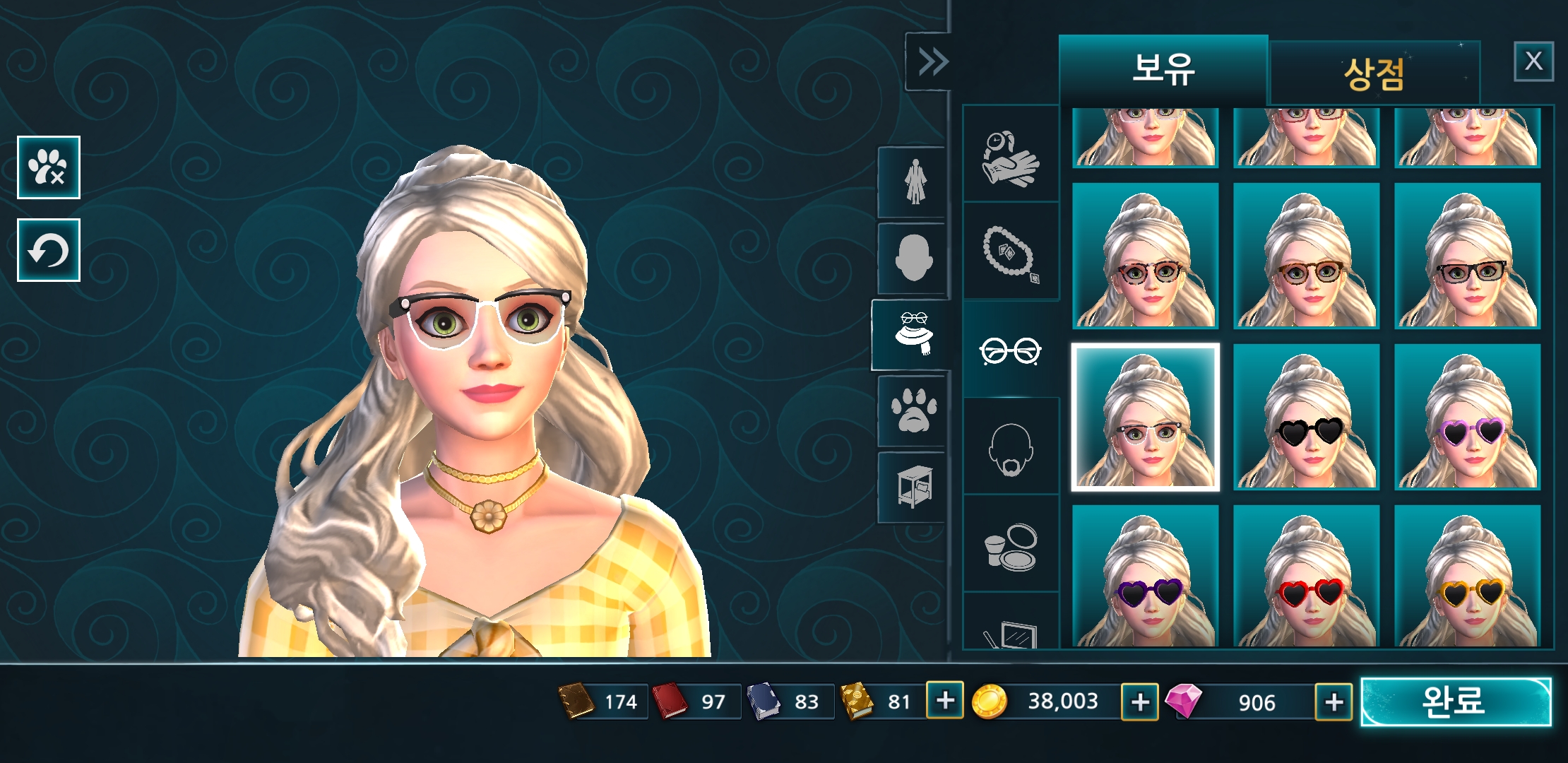Reset the character view rotation arrow
The height and width of the screenshot is (763, 1568).
(x=48, y=250)
